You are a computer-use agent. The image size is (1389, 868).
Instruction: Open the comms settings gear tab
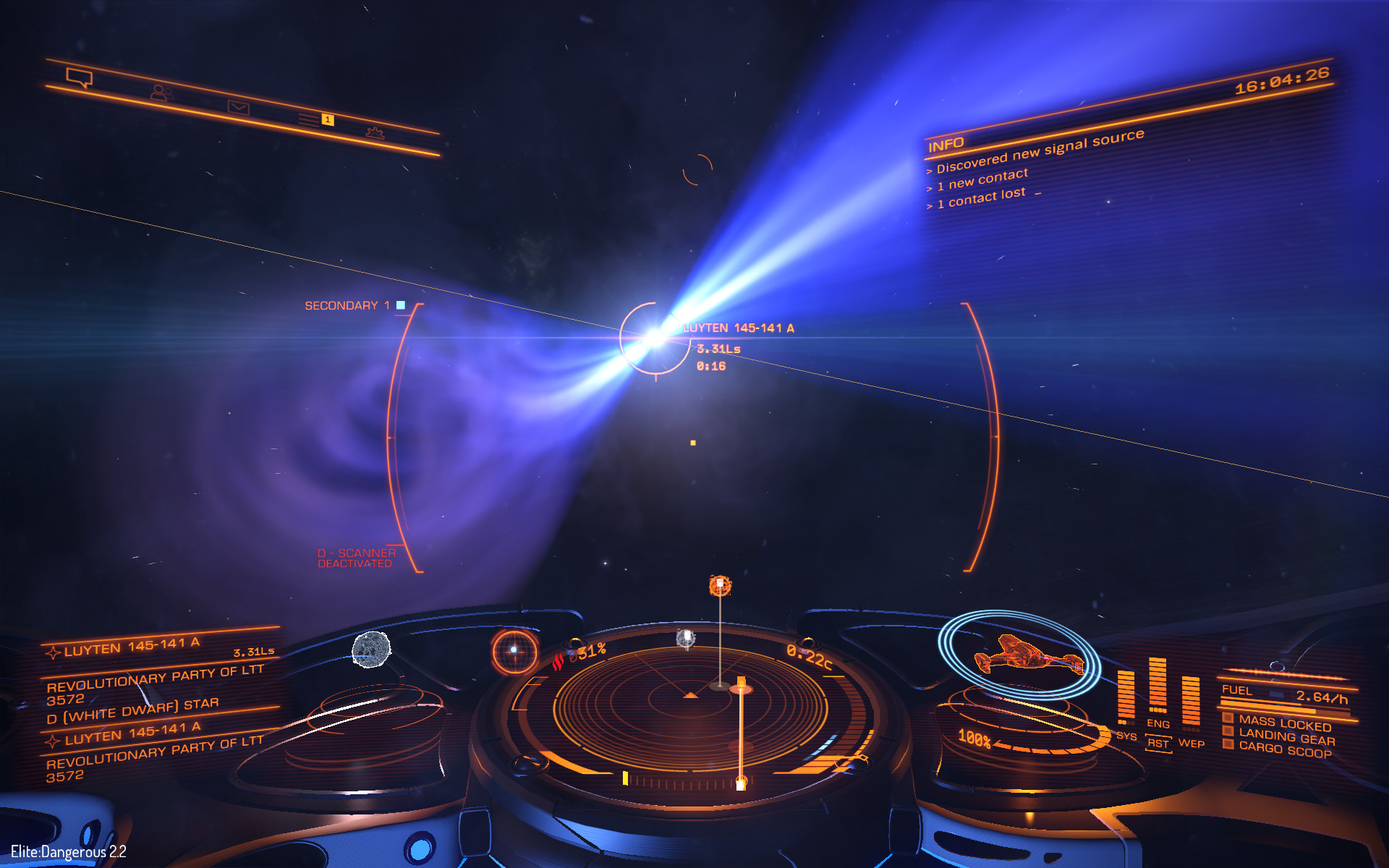(375, 132)
